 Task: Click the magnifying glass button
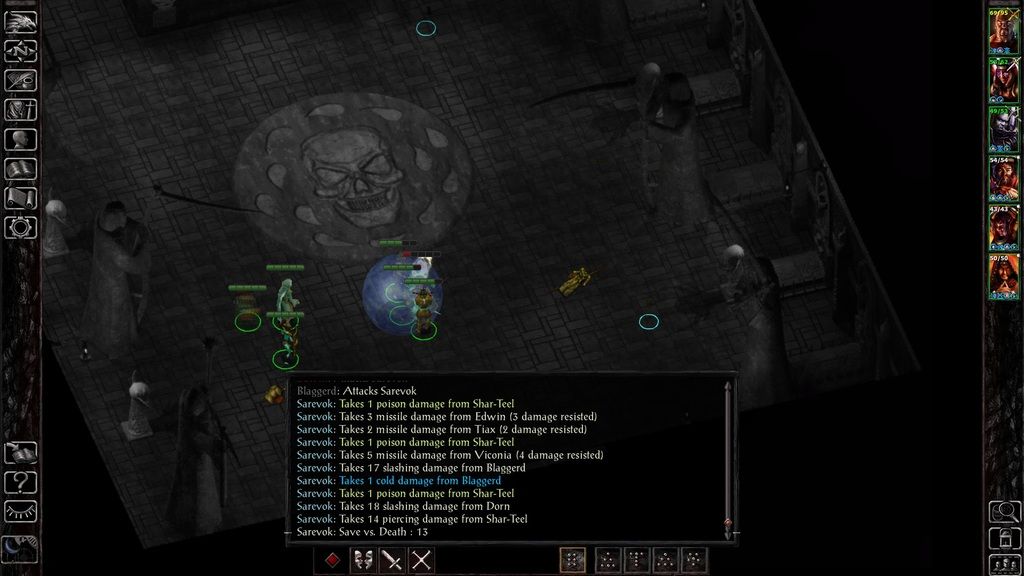pos(1003,512)
